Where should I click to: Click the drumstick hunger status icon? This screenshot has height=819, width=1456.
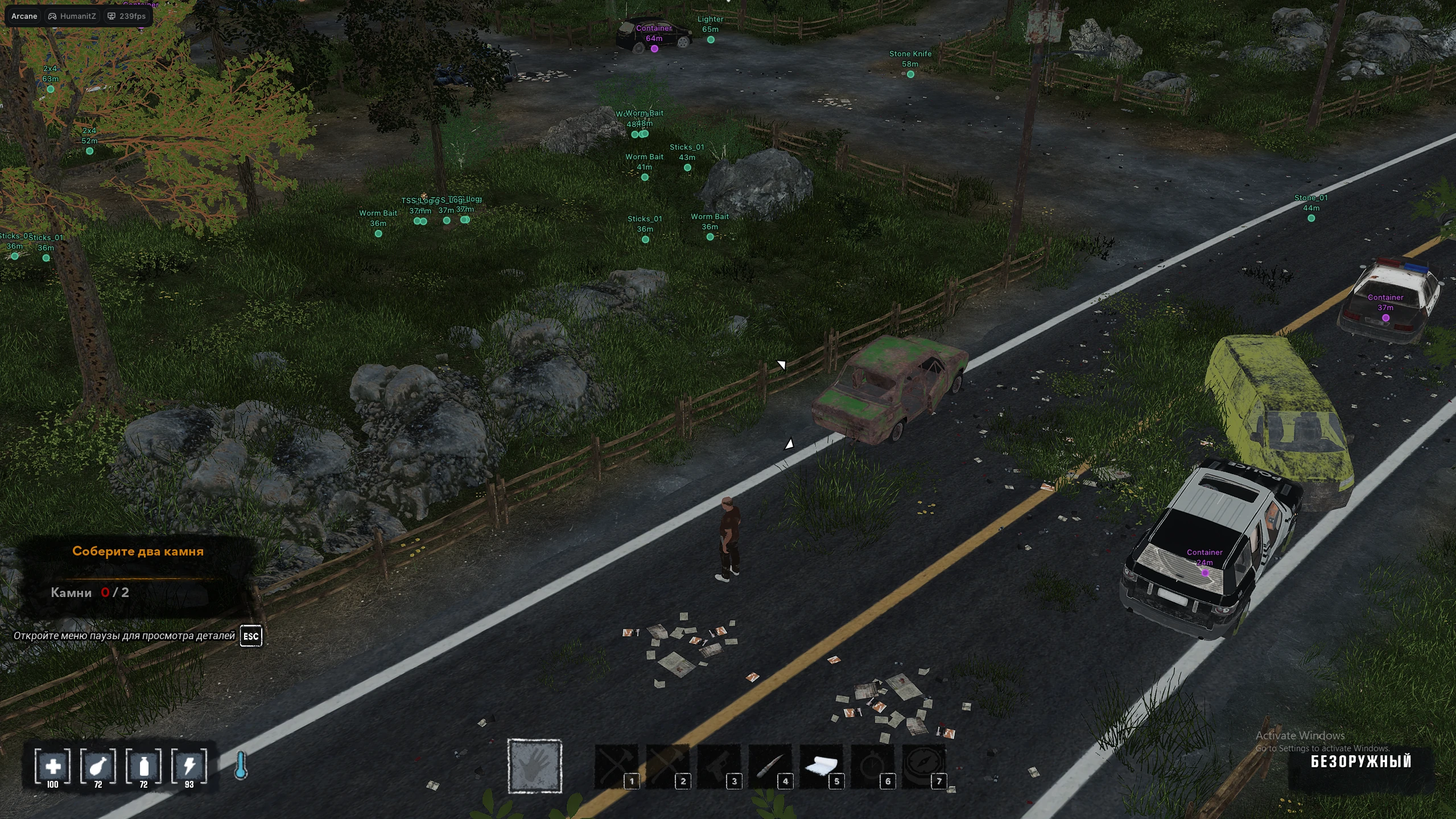click(x=97, y=766)
